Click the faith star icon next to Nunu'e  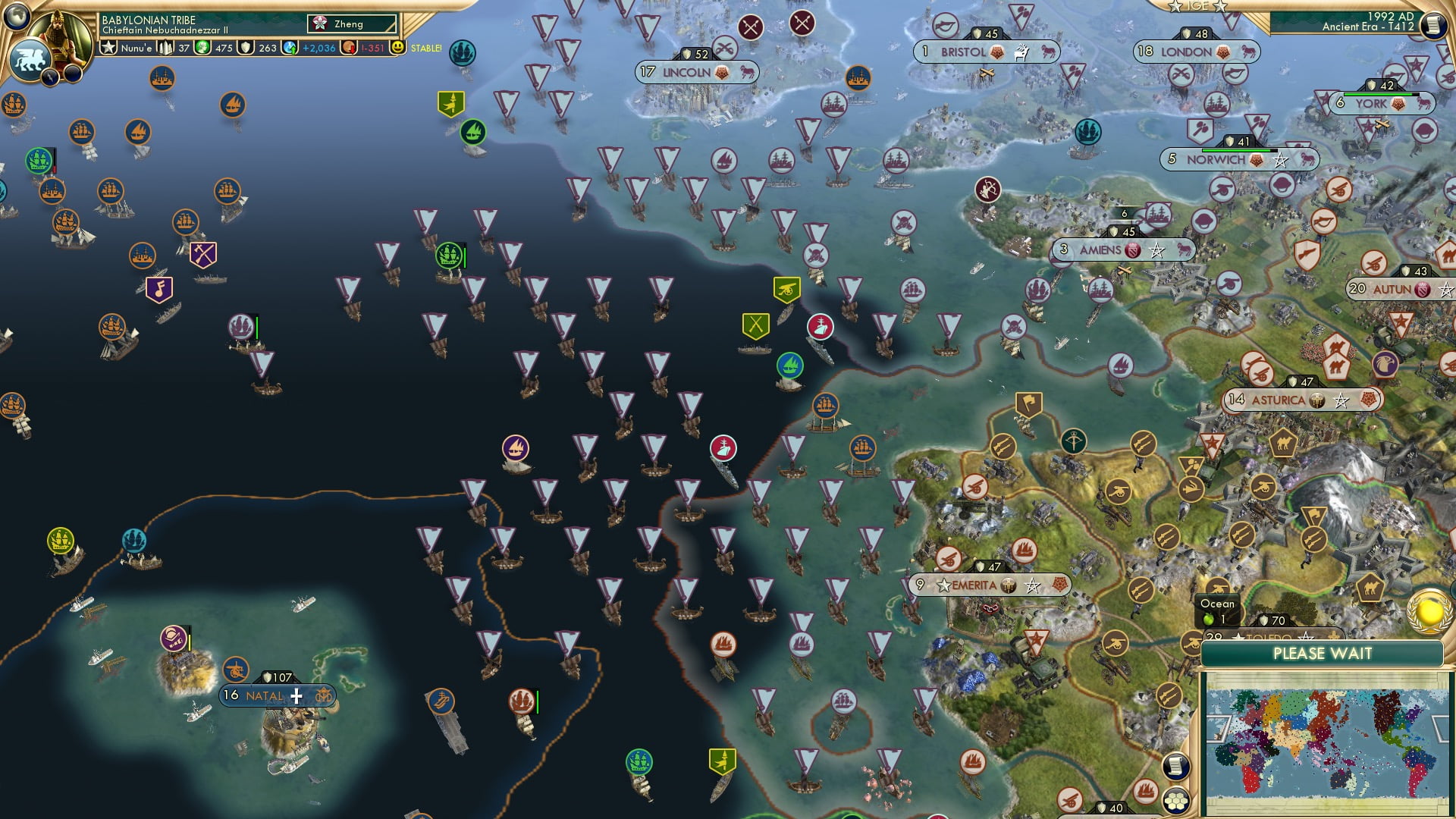tap(109, 48)
